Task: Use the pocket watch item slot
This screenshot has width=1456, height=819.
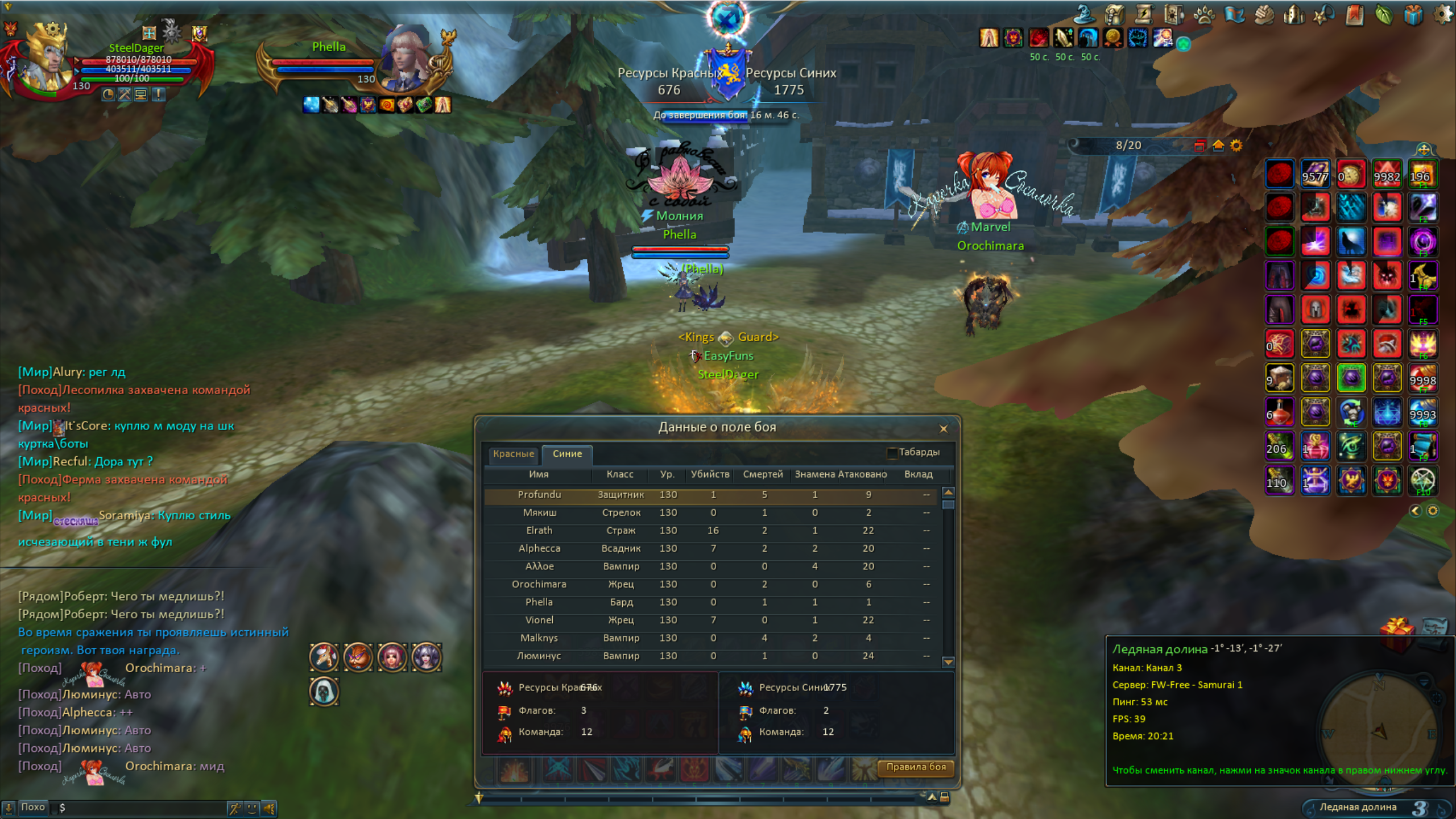Action: 1351,174
